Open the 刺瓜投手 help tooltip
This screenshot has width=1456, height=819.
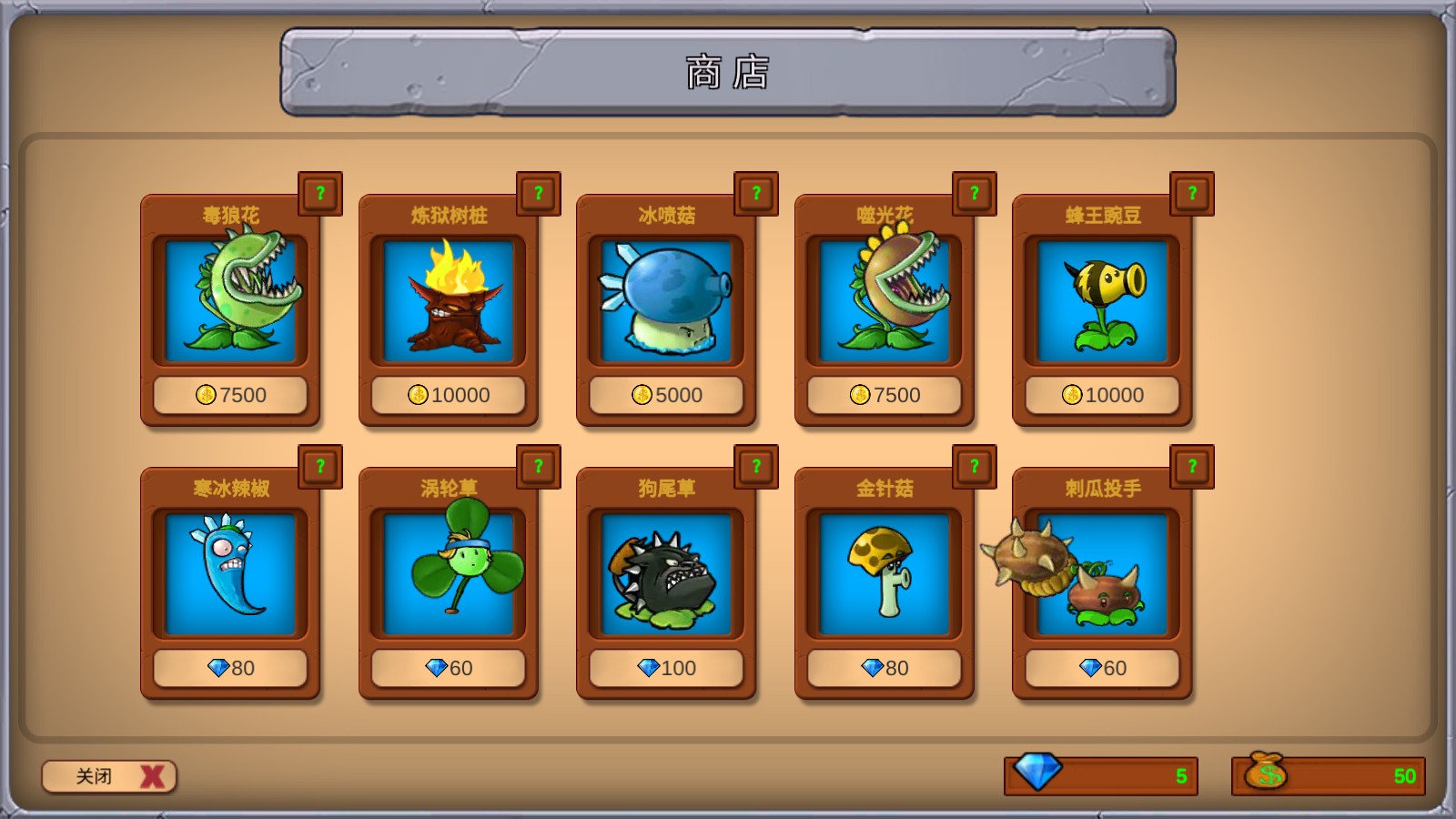coord(1191,466)
